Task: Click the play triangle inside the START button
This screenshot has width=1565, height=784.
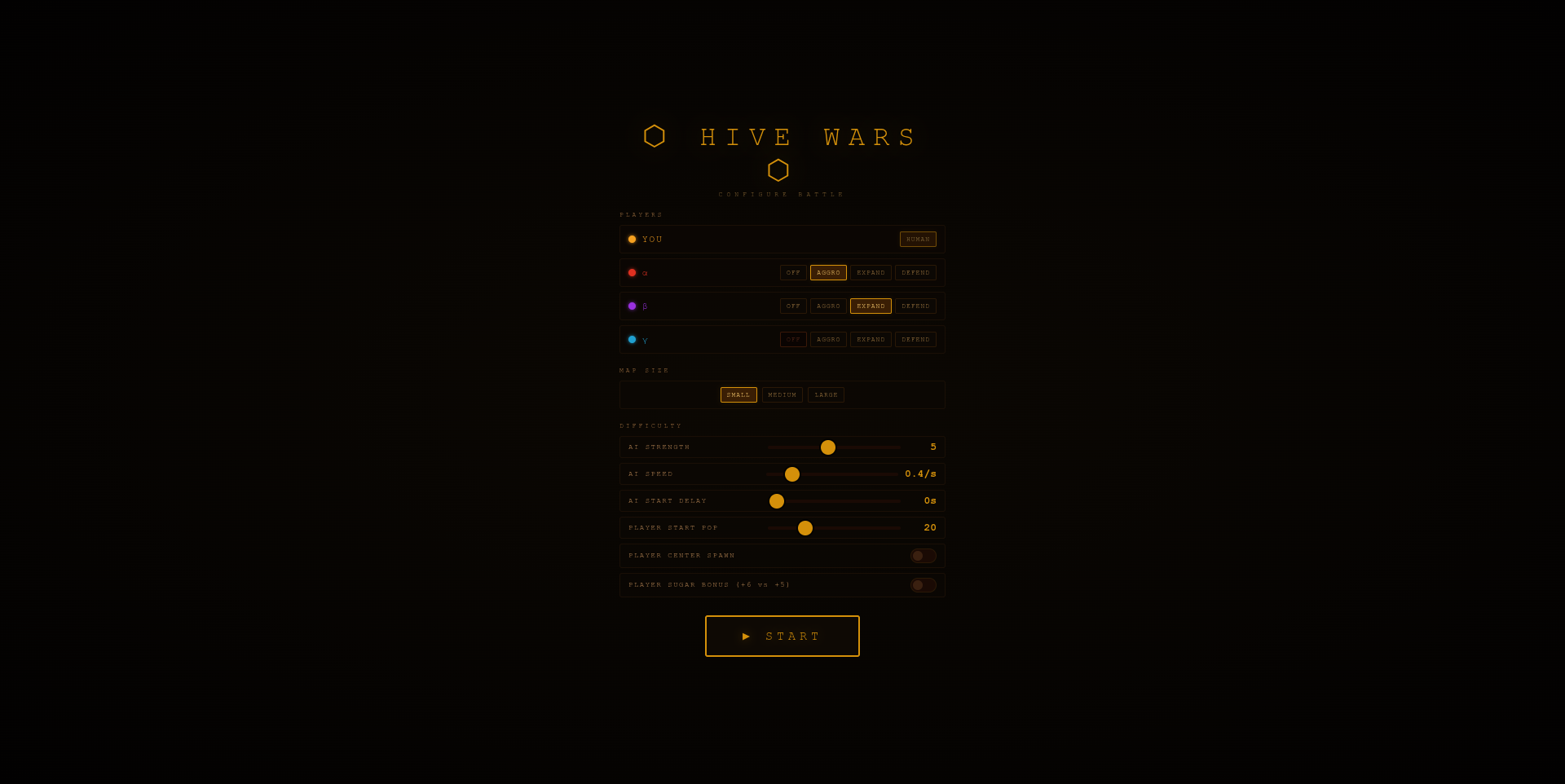Action: coord(745,636)
